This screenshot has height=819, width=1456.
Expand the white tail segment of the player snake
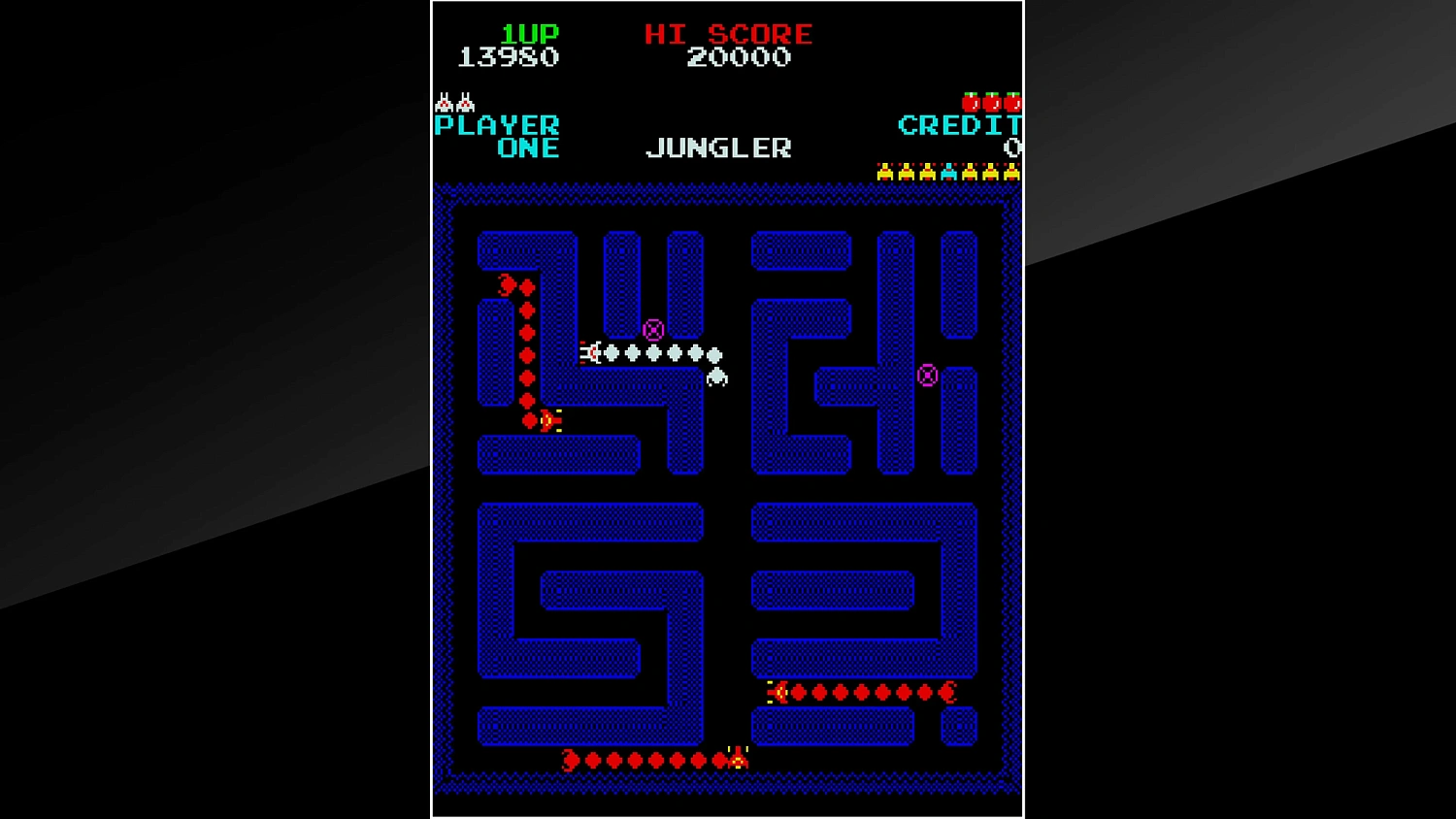(715, 377)
